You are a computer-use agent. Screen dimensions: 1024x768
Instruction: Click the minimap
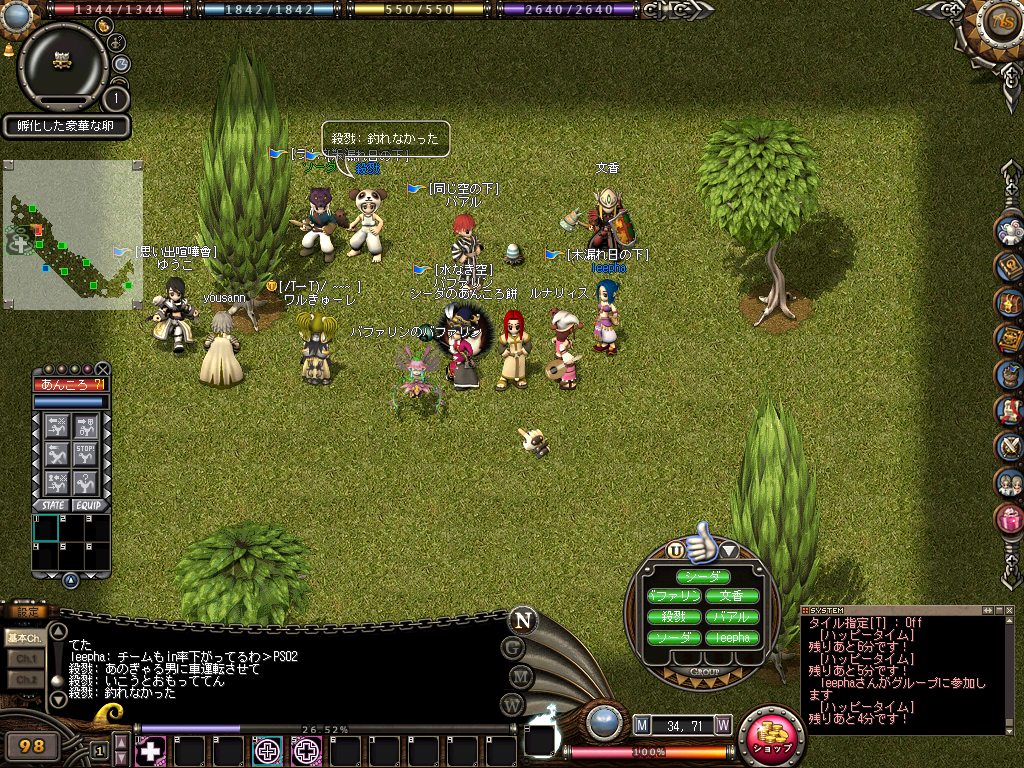point(72,235)
